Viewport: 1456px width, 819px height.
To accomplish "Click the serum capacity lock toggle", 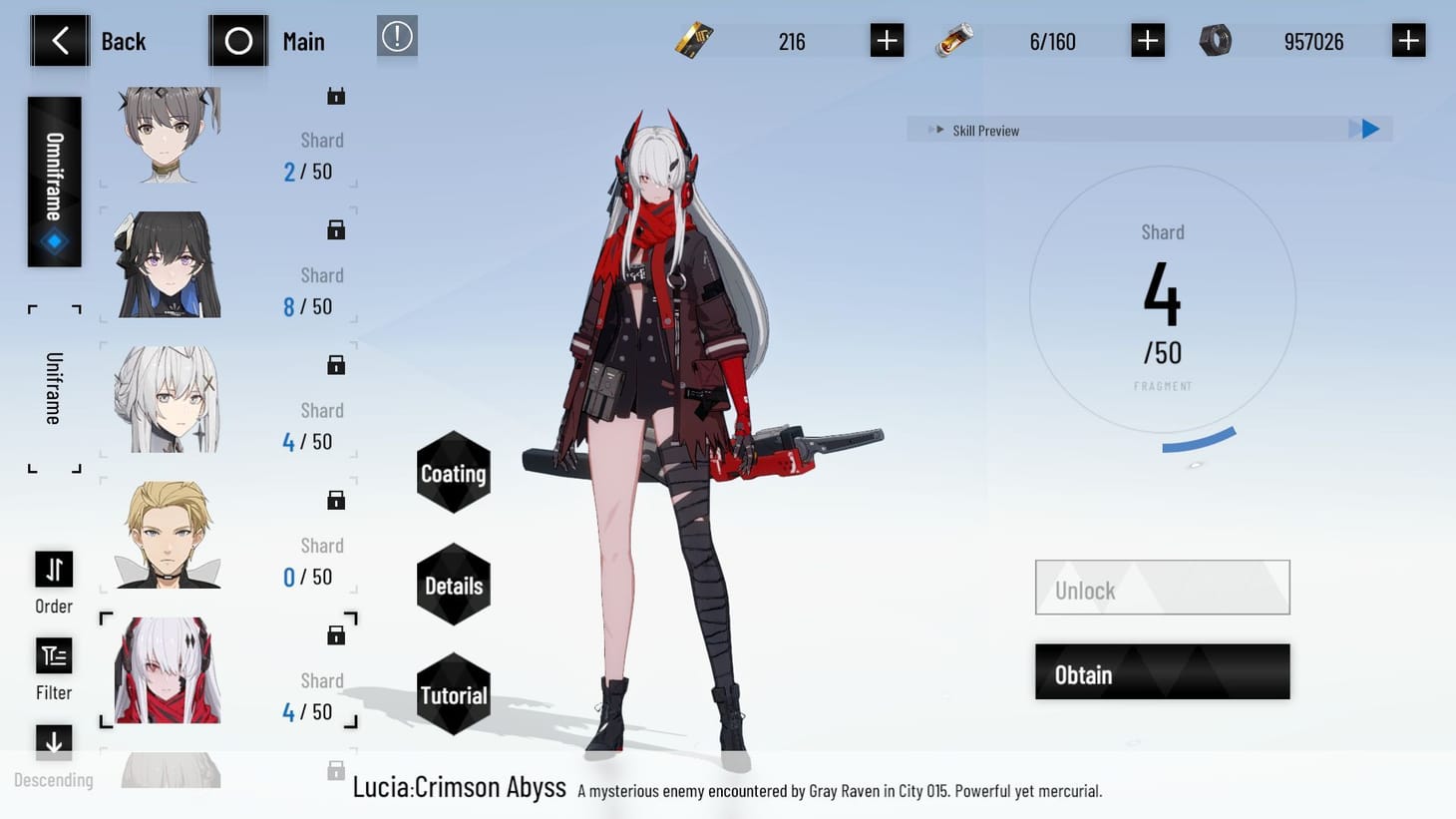I will (x=1147, y=40).
